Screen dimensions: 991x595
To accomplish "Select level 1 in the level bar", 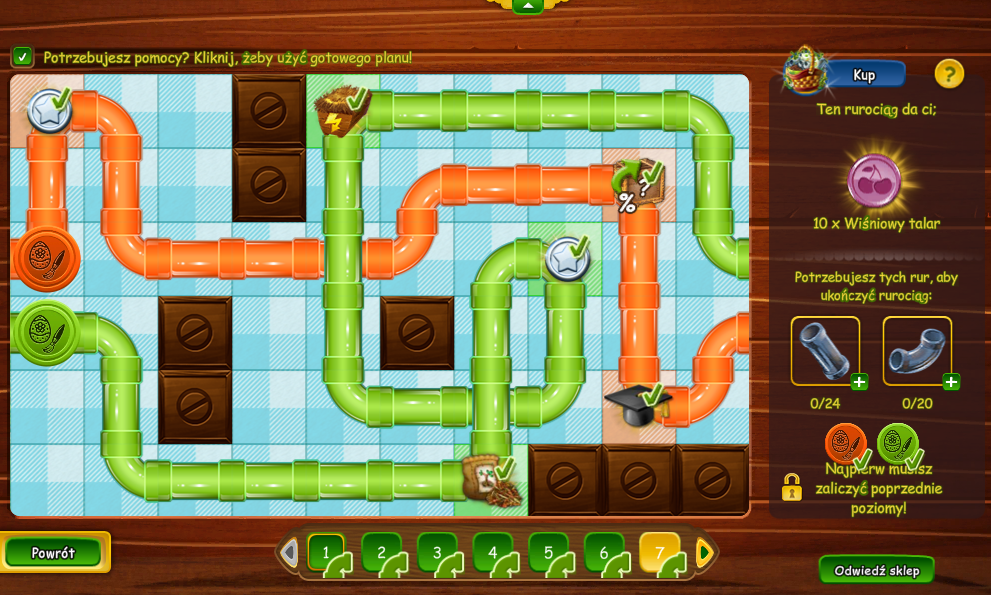I will coord(326,552).
